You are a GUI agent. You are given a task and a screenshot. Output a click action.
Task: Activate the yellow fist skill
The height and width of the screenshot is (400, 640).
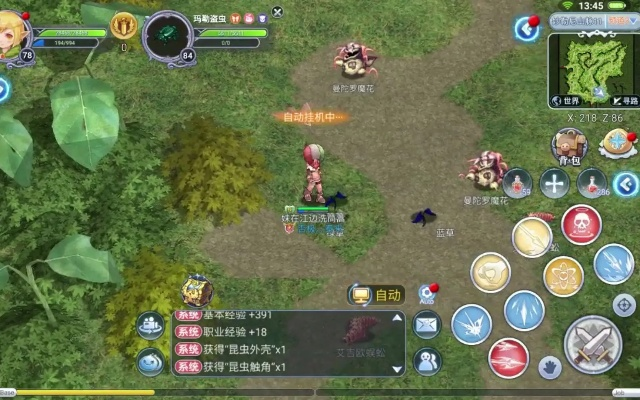[x=490, y=272]
